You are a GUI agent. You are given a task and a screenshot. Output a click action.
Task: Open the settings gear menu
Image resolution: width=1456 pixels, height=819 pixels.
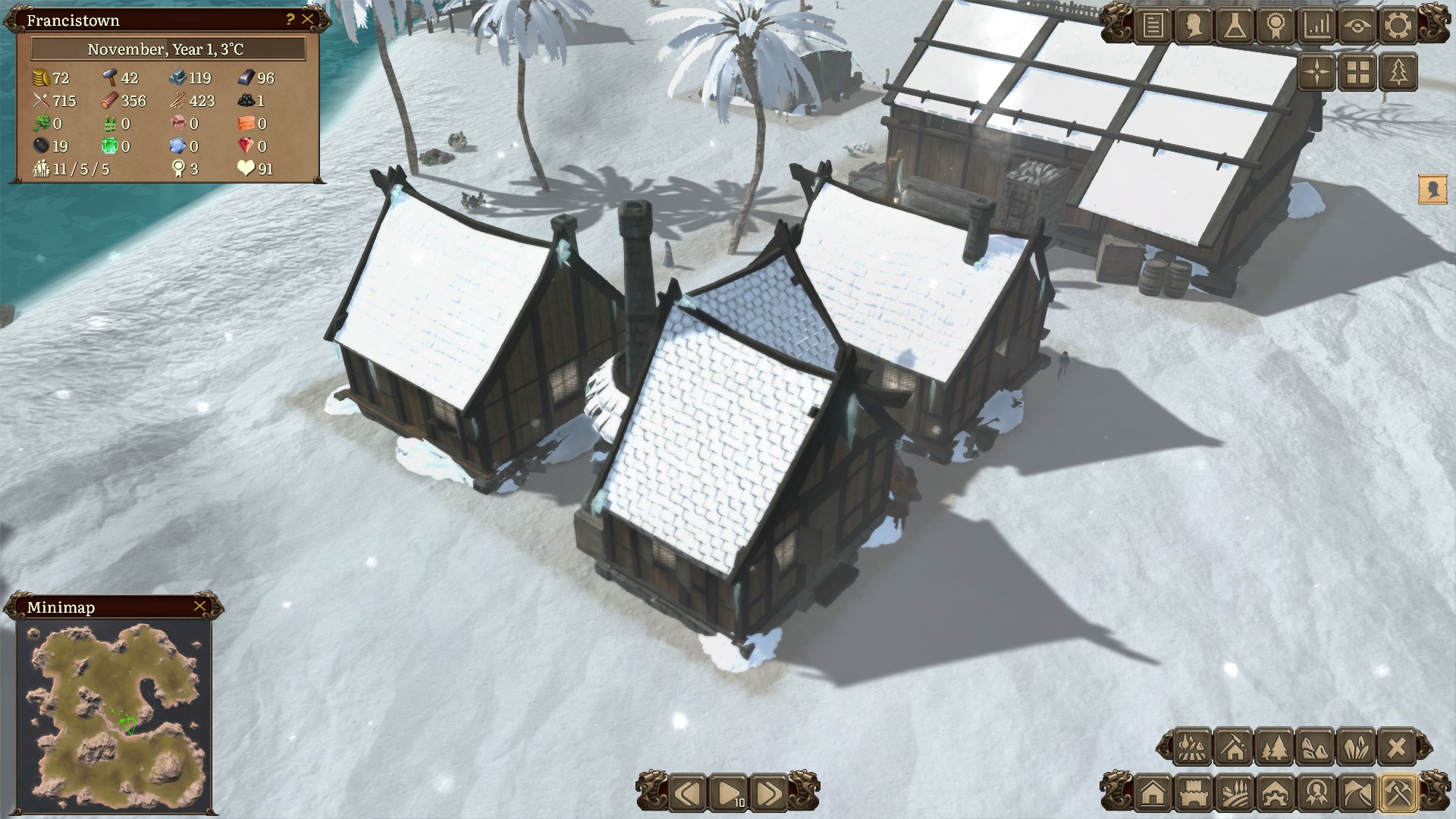(1398, 26)
